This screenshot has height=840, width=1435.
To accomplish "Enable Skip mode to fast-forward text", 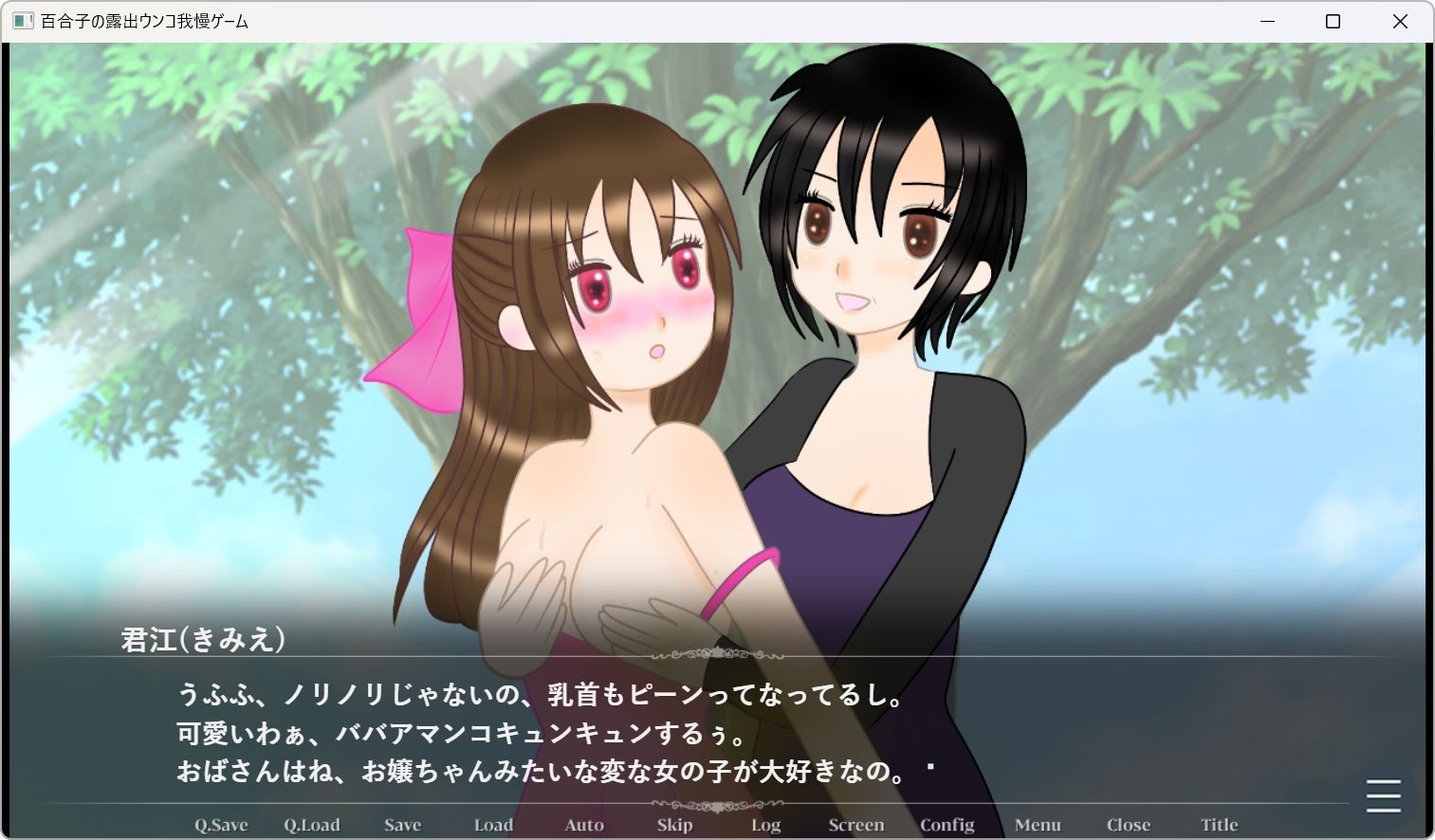I will point(673,824).
